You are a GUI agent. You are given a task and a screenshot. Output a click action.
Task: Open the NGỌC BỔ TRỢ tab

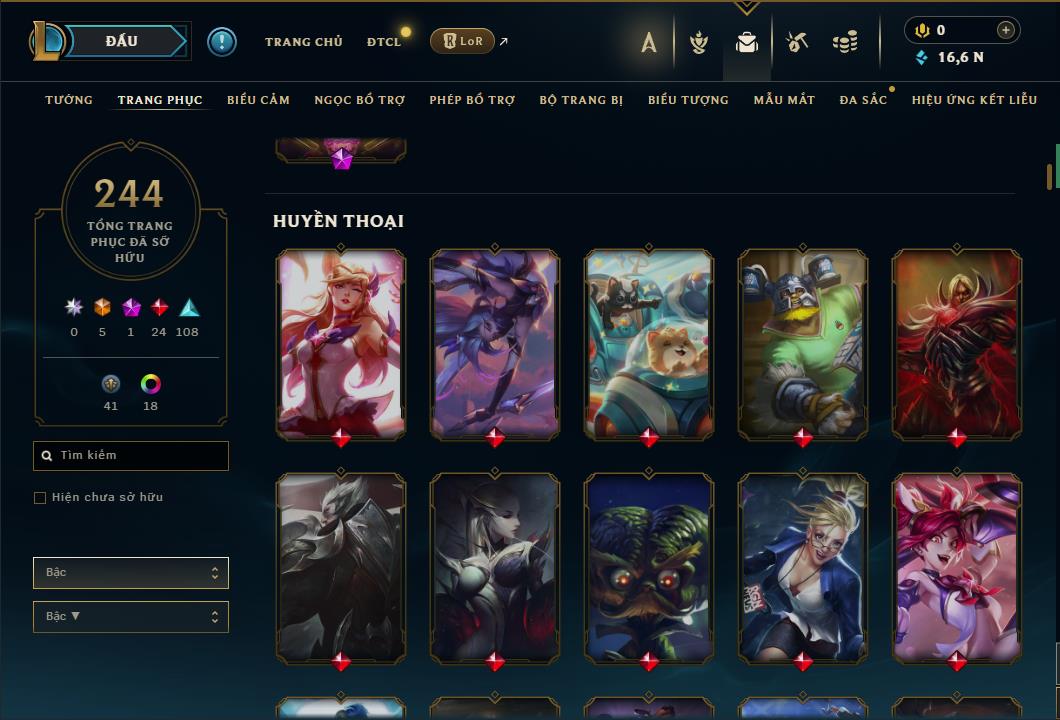tap(359, 100)
